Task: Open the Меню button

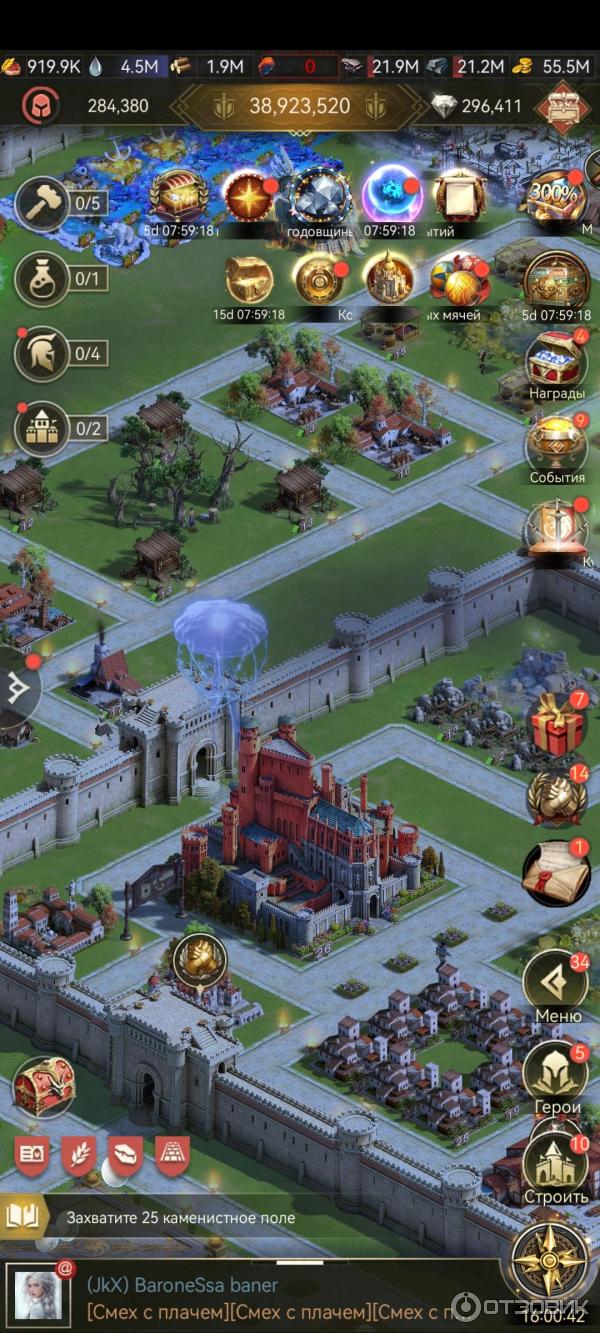Action: pyautogui.click(x=556, y=984)
